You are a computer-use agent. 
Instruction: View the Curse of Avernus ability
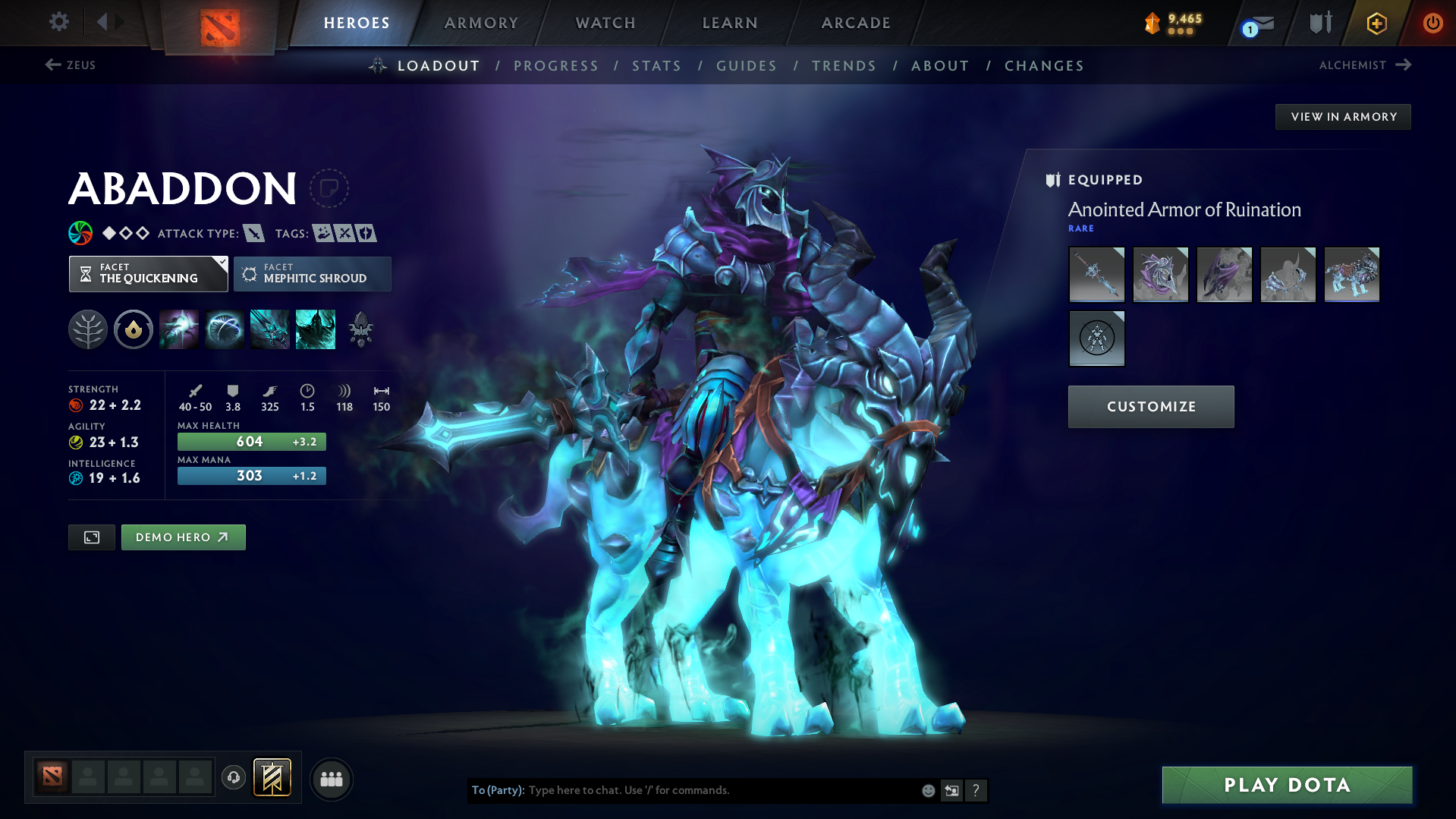tap(269, 329)
